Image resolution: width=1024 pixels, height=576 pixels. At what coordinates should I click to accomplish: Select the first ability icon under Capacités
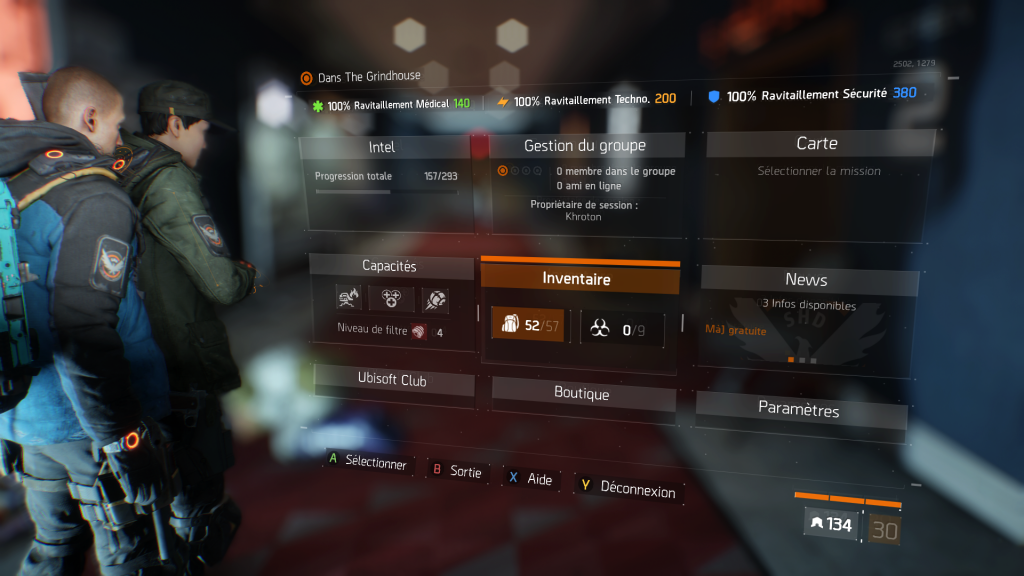click(x=349, y=297)
